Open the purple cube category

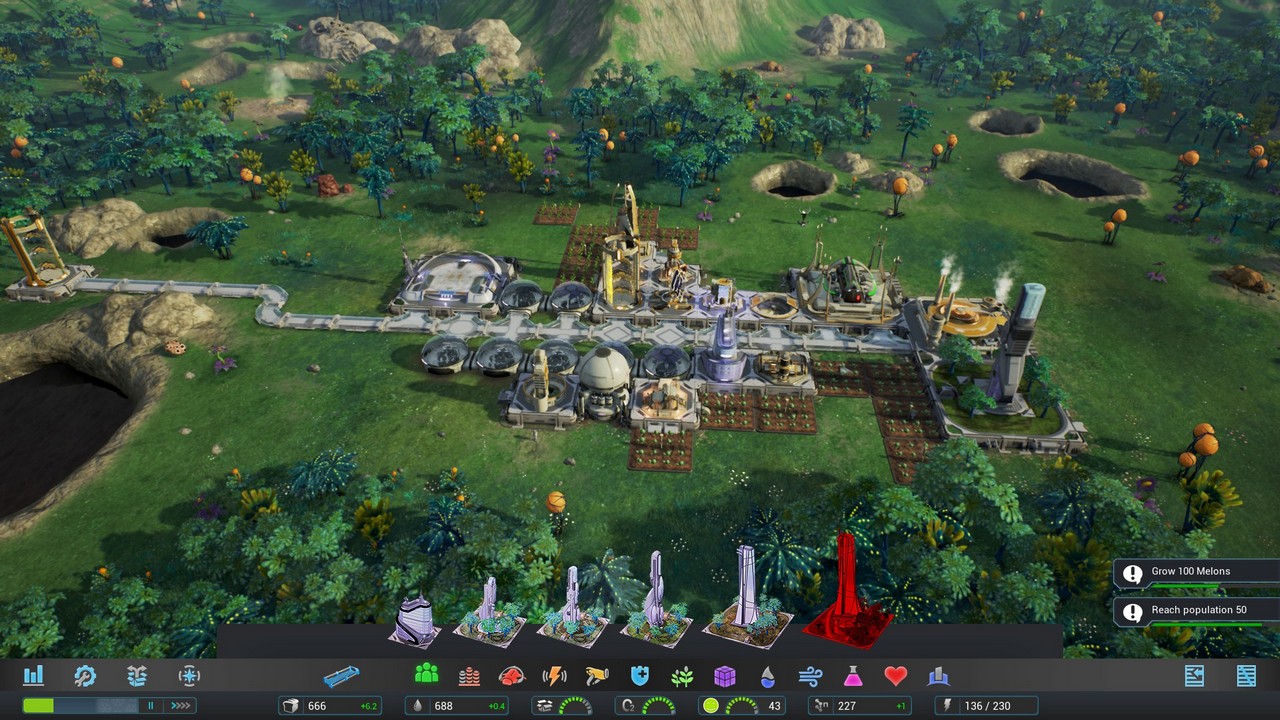(725, 676)
